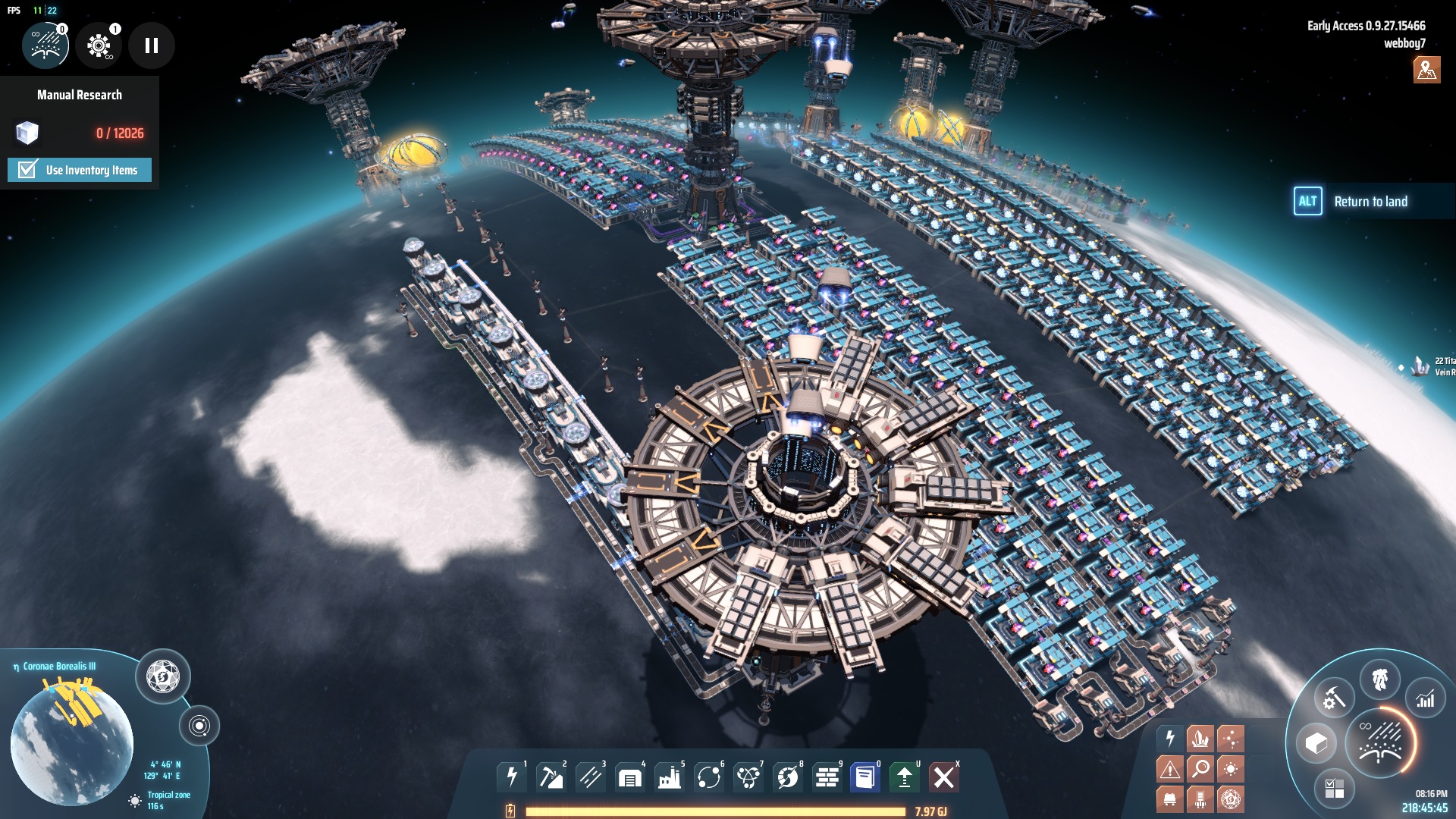Open the brick wall foundation build category
This screenshot has width=1456, height=819.
point(827,777)
